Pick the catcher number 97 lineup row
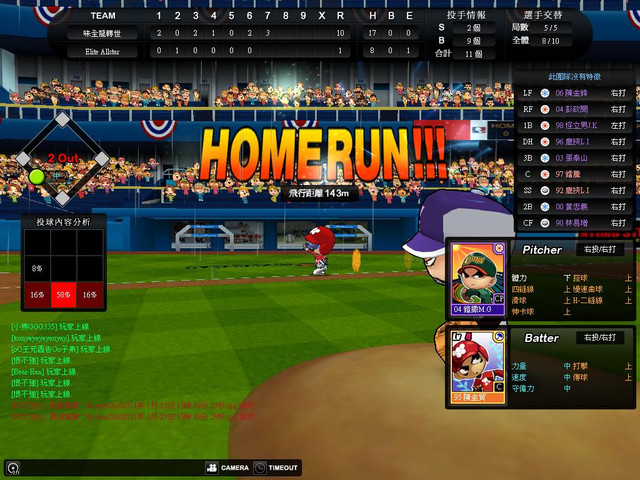The image size is (640, 480). point(575,174)
